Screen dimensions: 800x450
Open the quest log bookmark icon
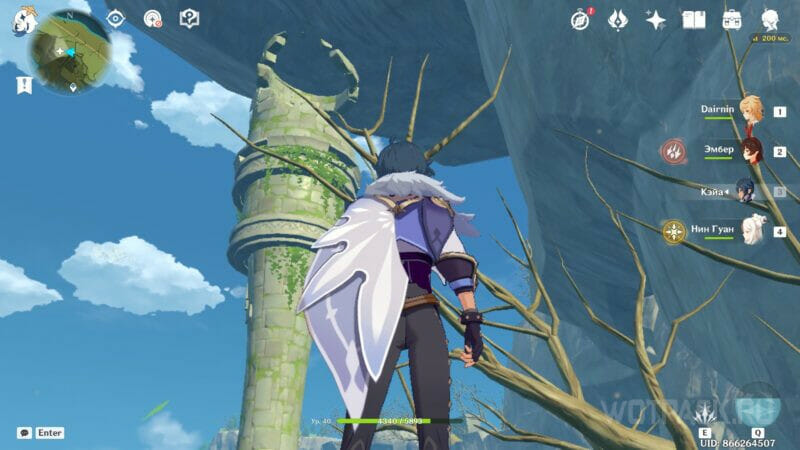click(x=24, y=86)
